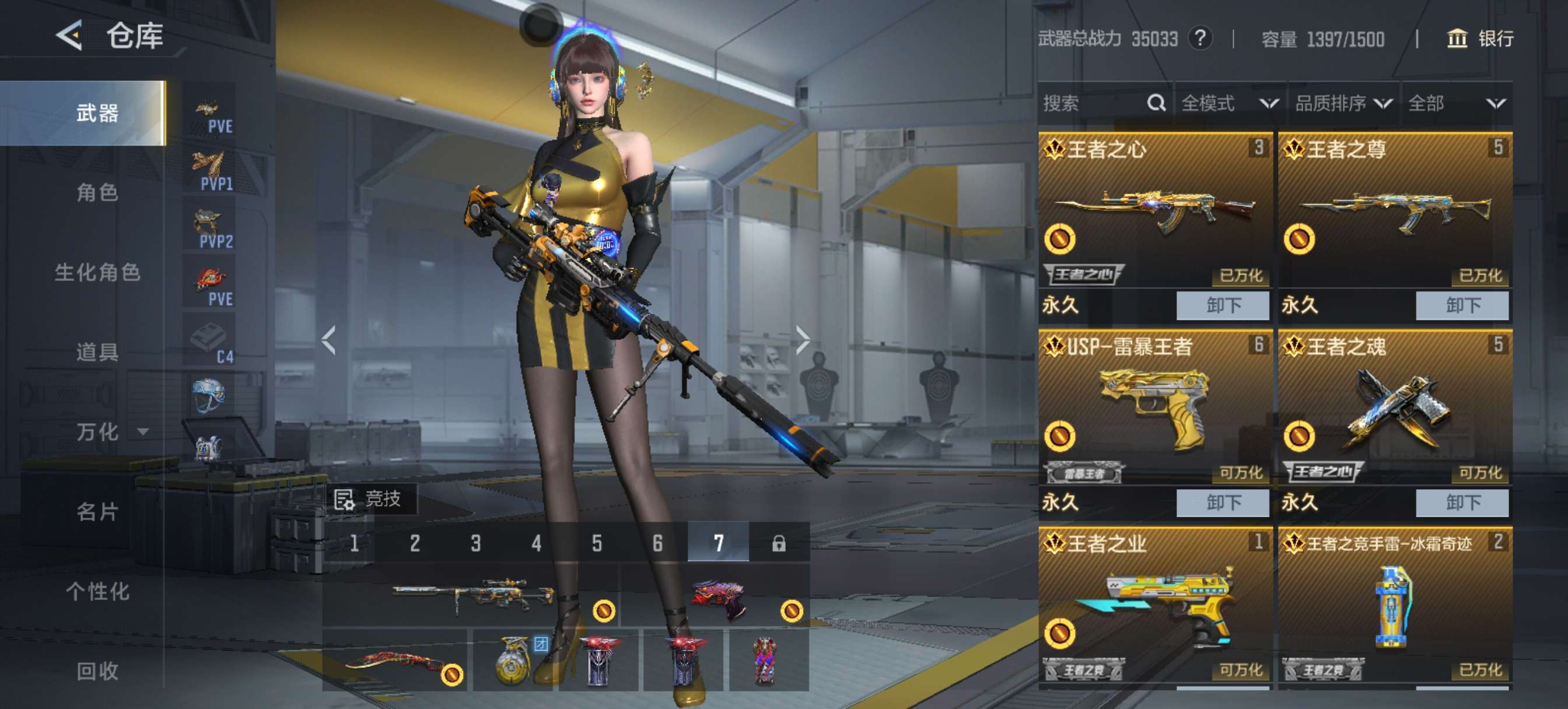1568x709 pixels.
Task: Open the 名片 section
Action: pos(97,512)
